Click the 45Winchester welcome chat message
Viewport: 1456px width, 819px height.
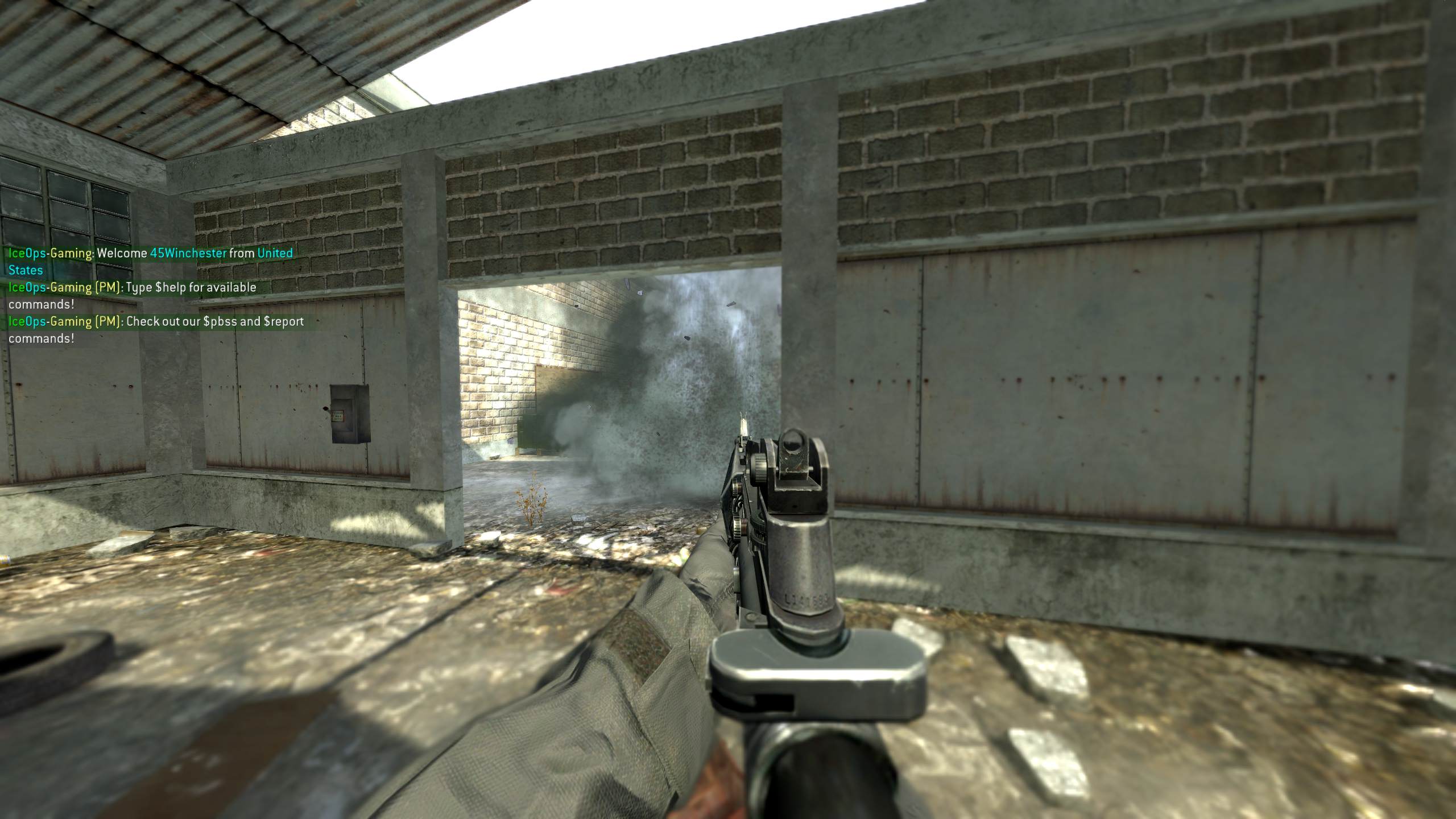tap(151, 261)
